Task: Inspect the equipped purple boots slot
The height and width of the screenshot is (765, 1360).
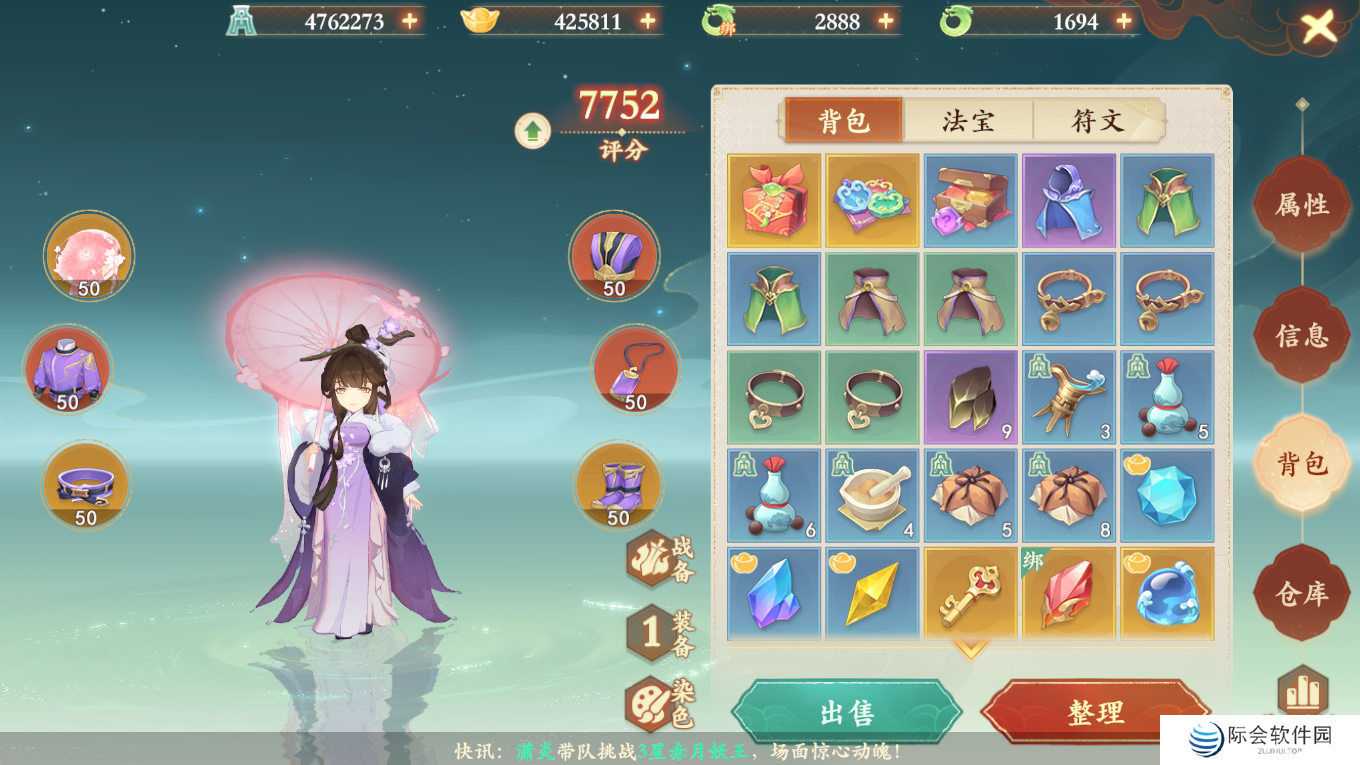Action: click(618, 486)
